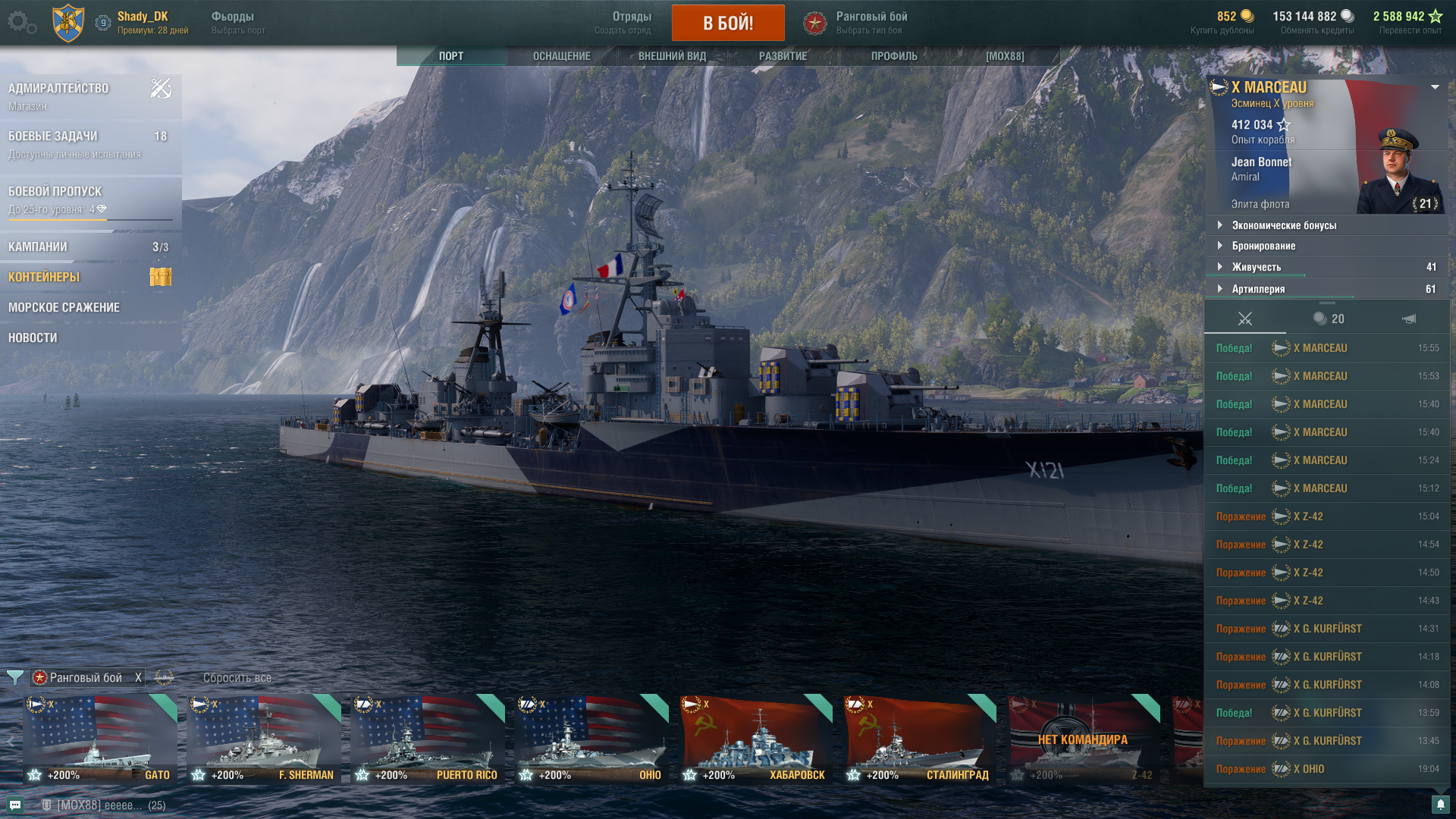Choose battle type Ранговый бой selector

(x=871, y=23)
